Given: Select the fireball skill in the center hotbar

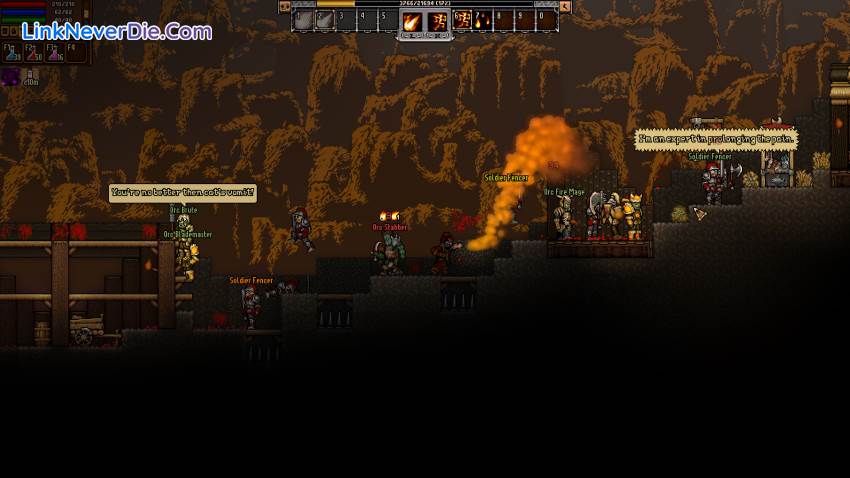Looking at the screenshot, I should [412, 21].
